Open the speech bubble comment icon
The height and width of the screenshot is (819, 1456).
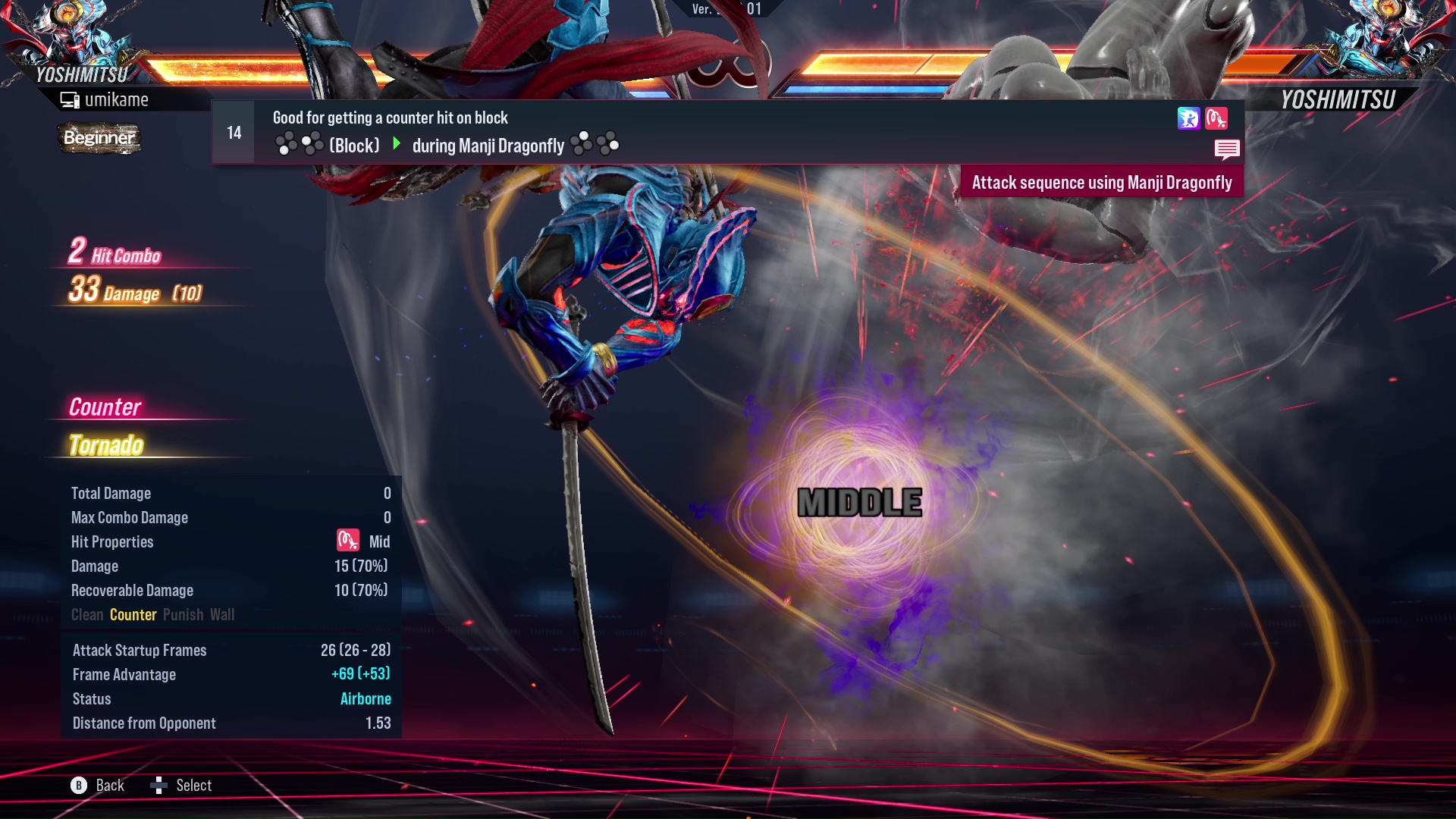point(1226,149)
